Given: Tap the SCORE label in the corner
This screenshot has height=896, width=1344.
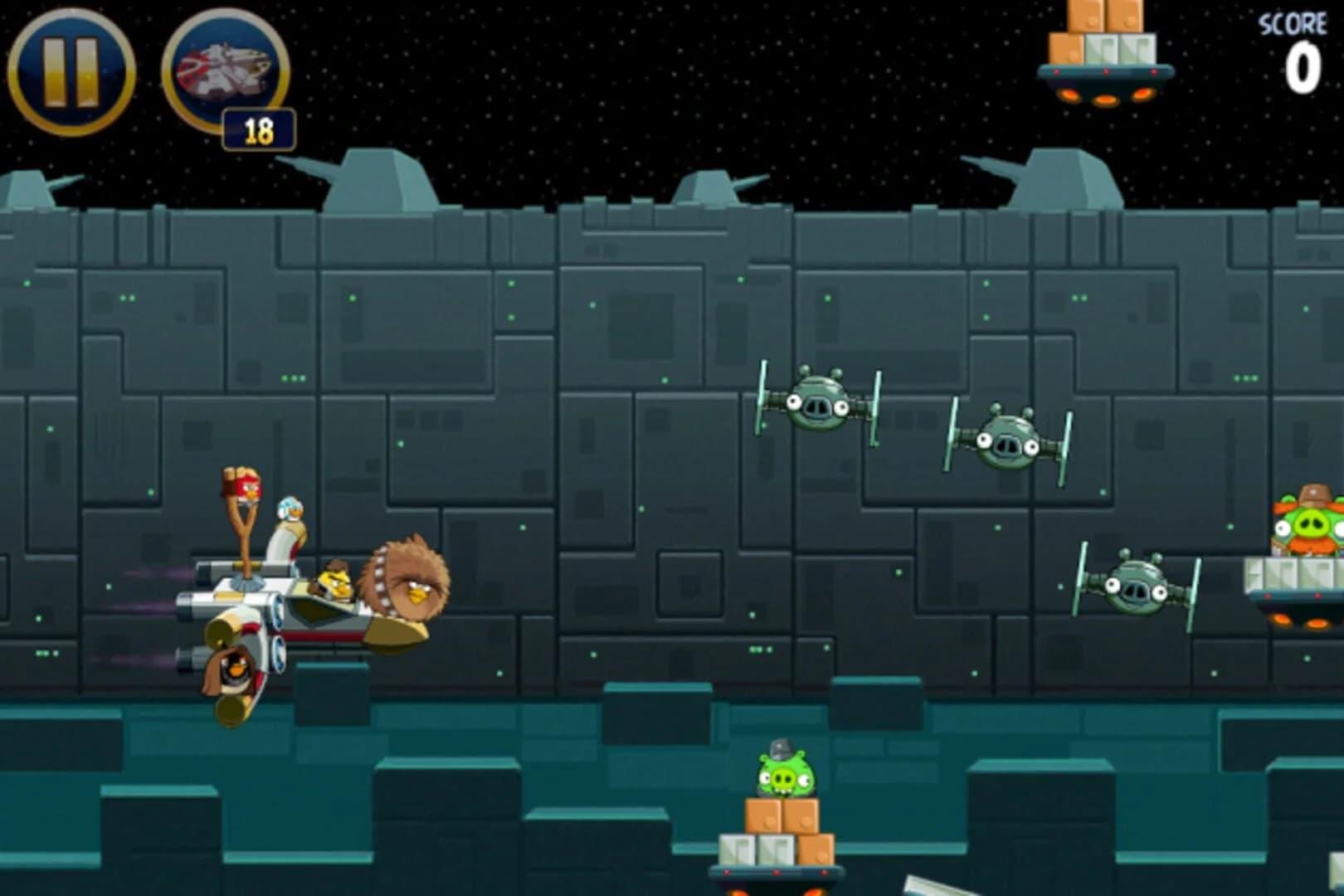Looking at the screenshot, I should point(1293,25).
